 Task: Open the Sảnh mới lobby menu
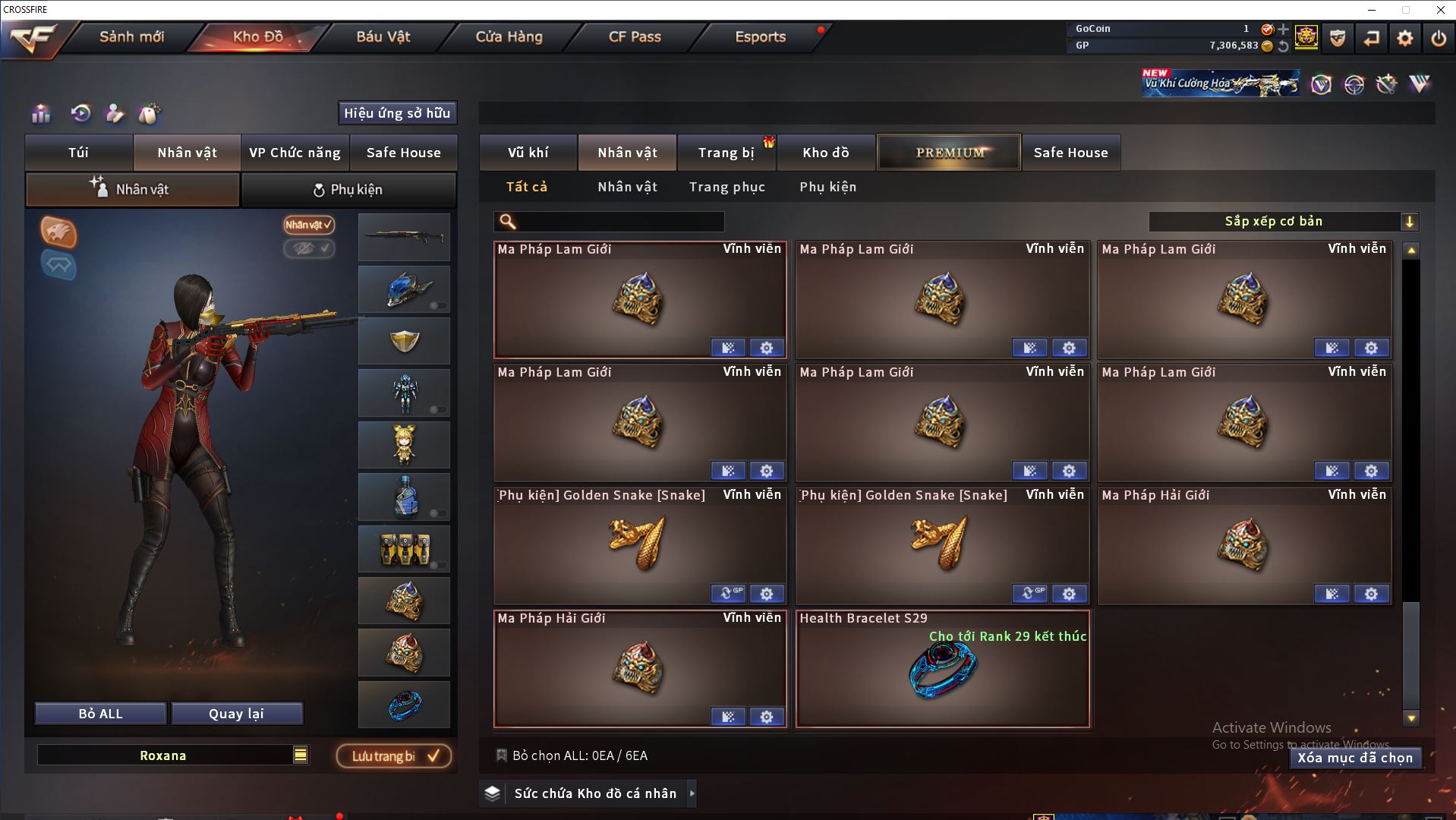[131, 36]
